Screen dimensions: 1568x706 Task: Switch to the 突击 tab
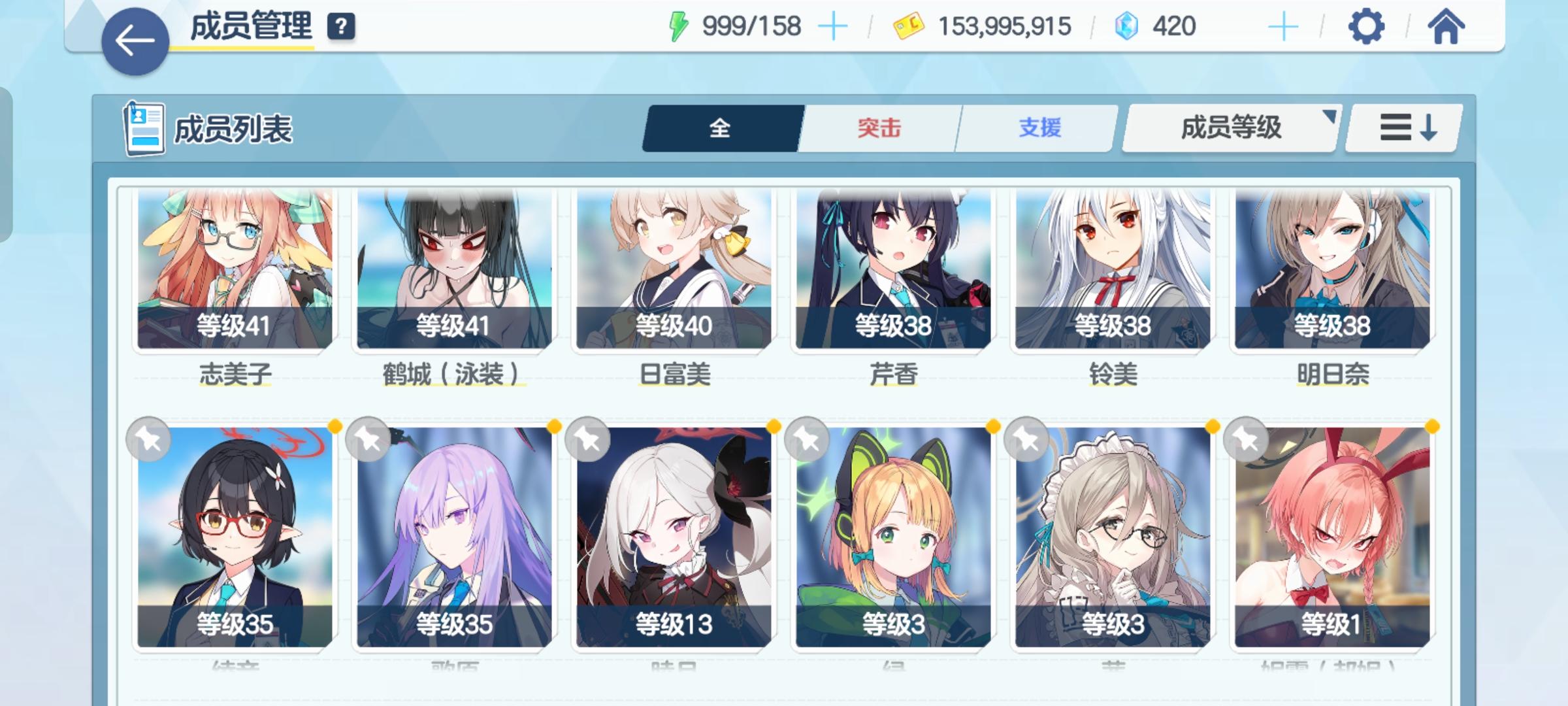[878, 129]
